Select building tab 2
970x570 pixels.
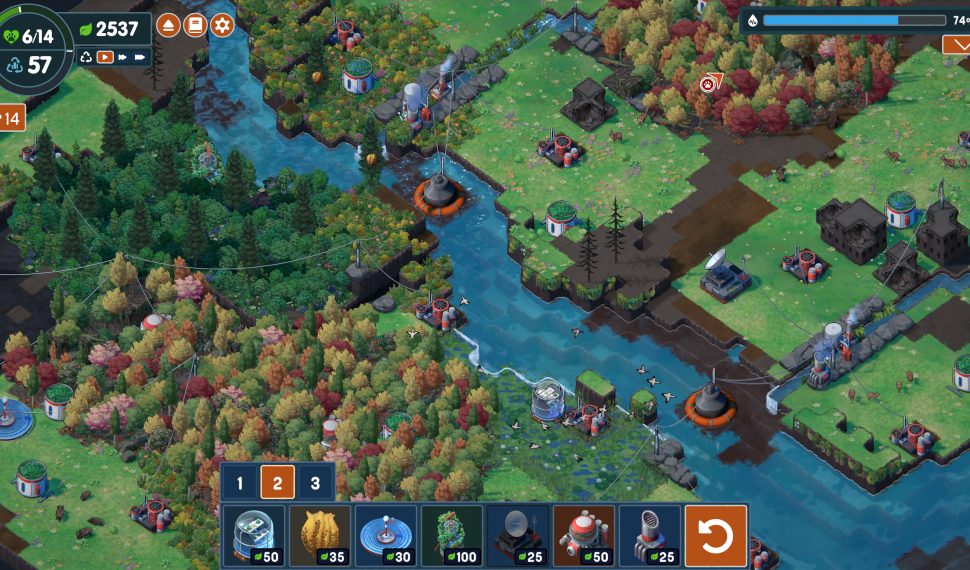click(x=277, y=484)
